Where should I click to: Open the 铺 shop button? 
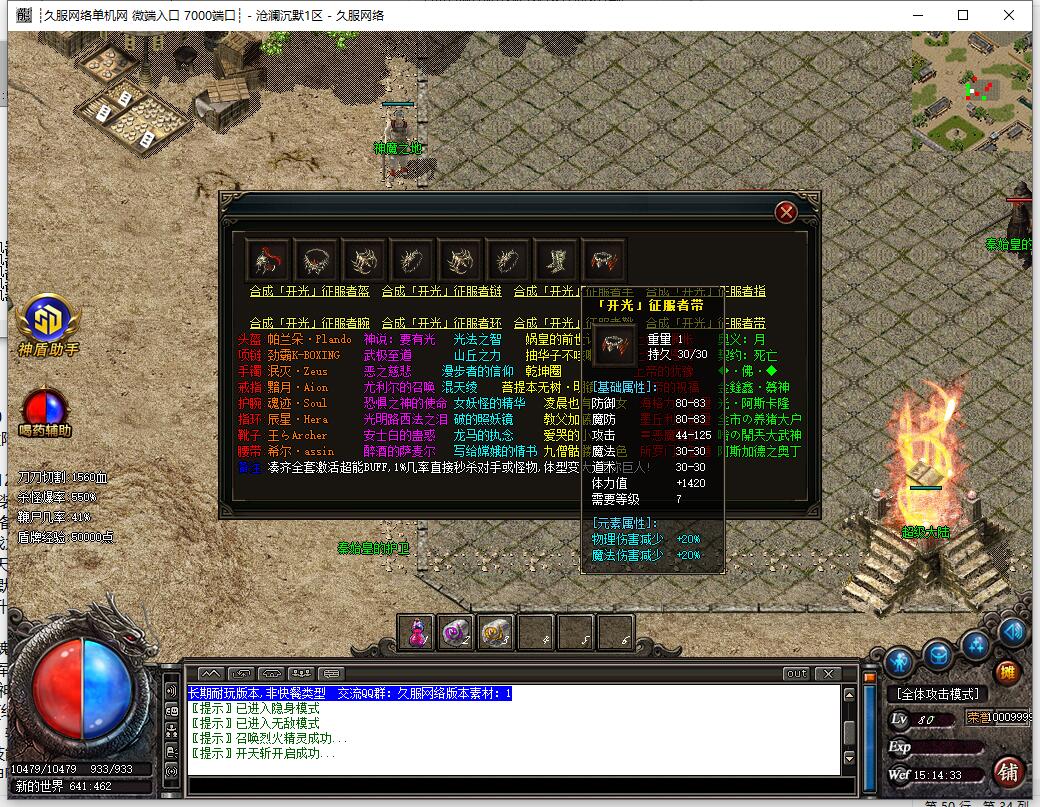click(1008, 772)
